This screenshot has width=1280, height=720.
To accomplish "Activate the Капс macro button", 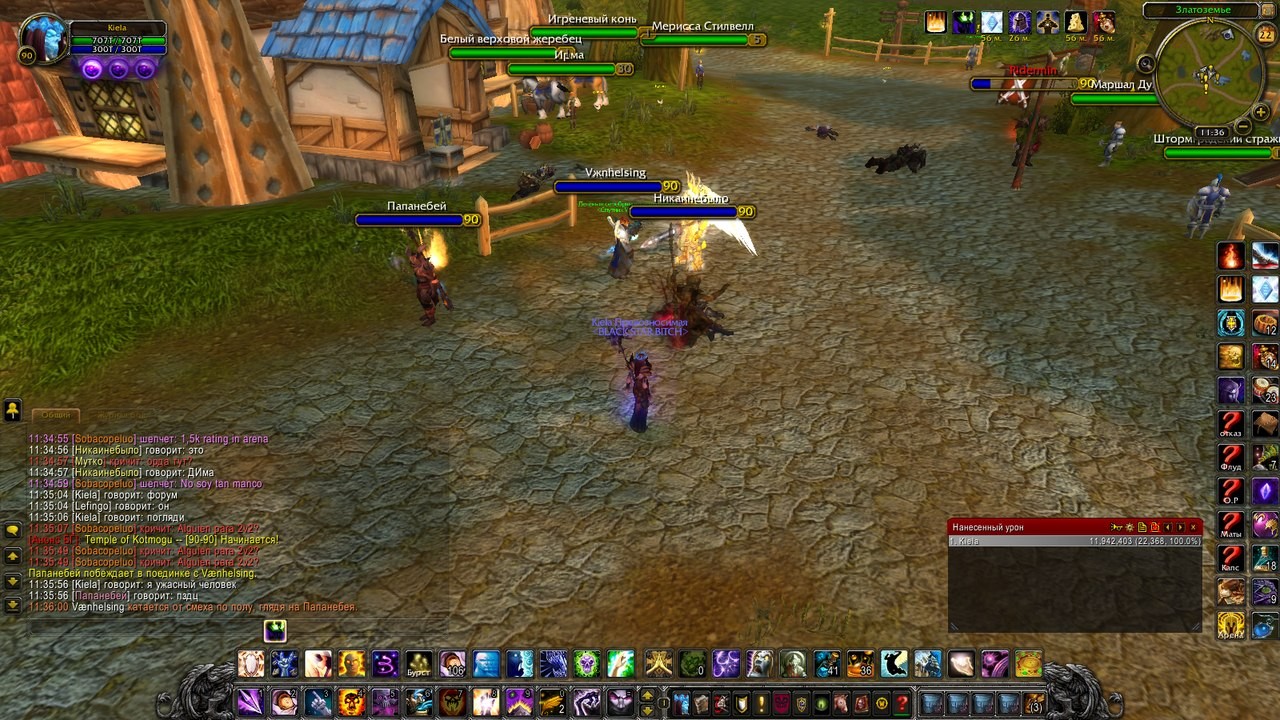I will tap(1231, 559).
